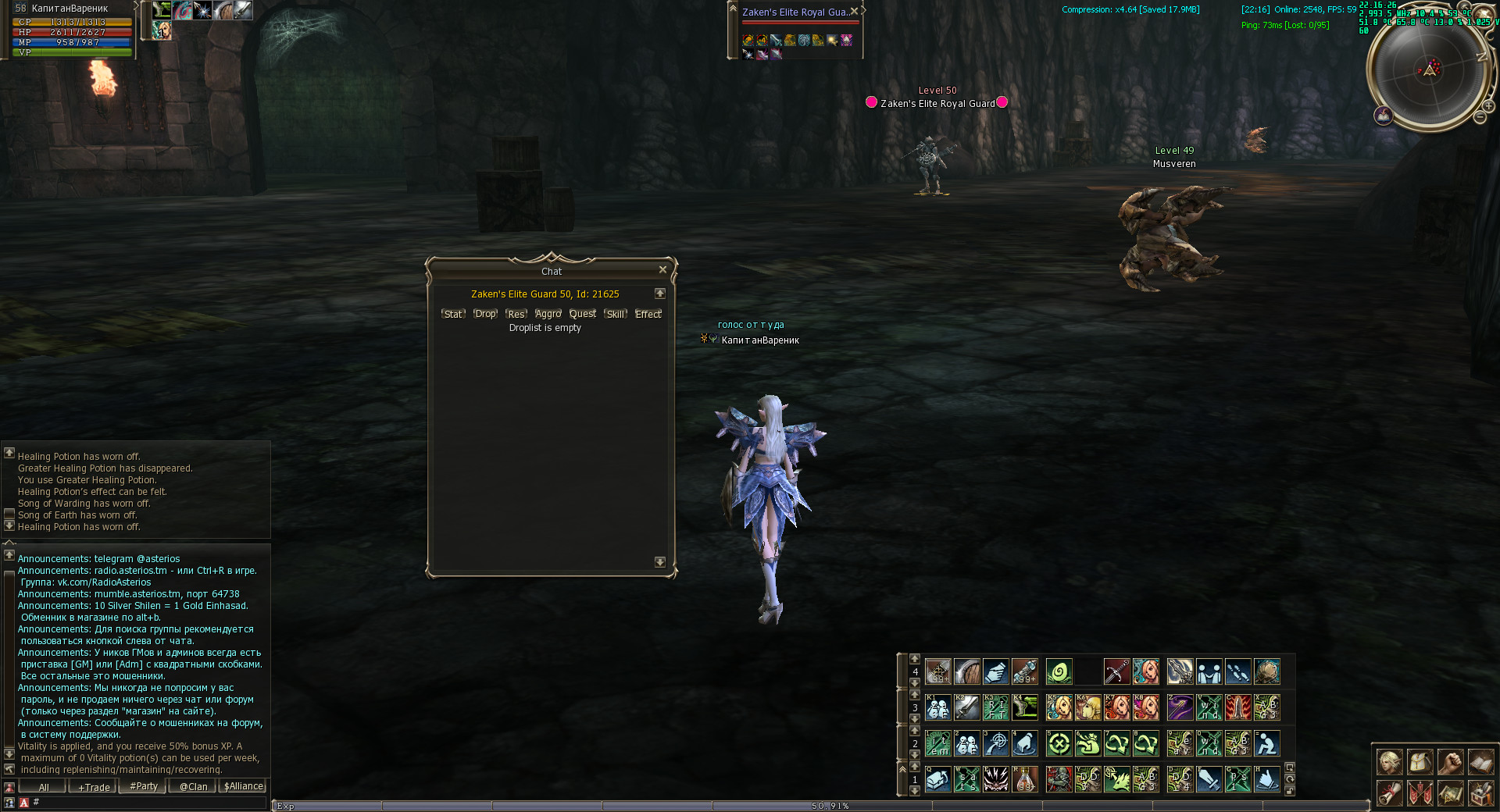Open the clan banners menu icon
The width and height of the screenshot is (1500, 812).
click(1420, 793)
